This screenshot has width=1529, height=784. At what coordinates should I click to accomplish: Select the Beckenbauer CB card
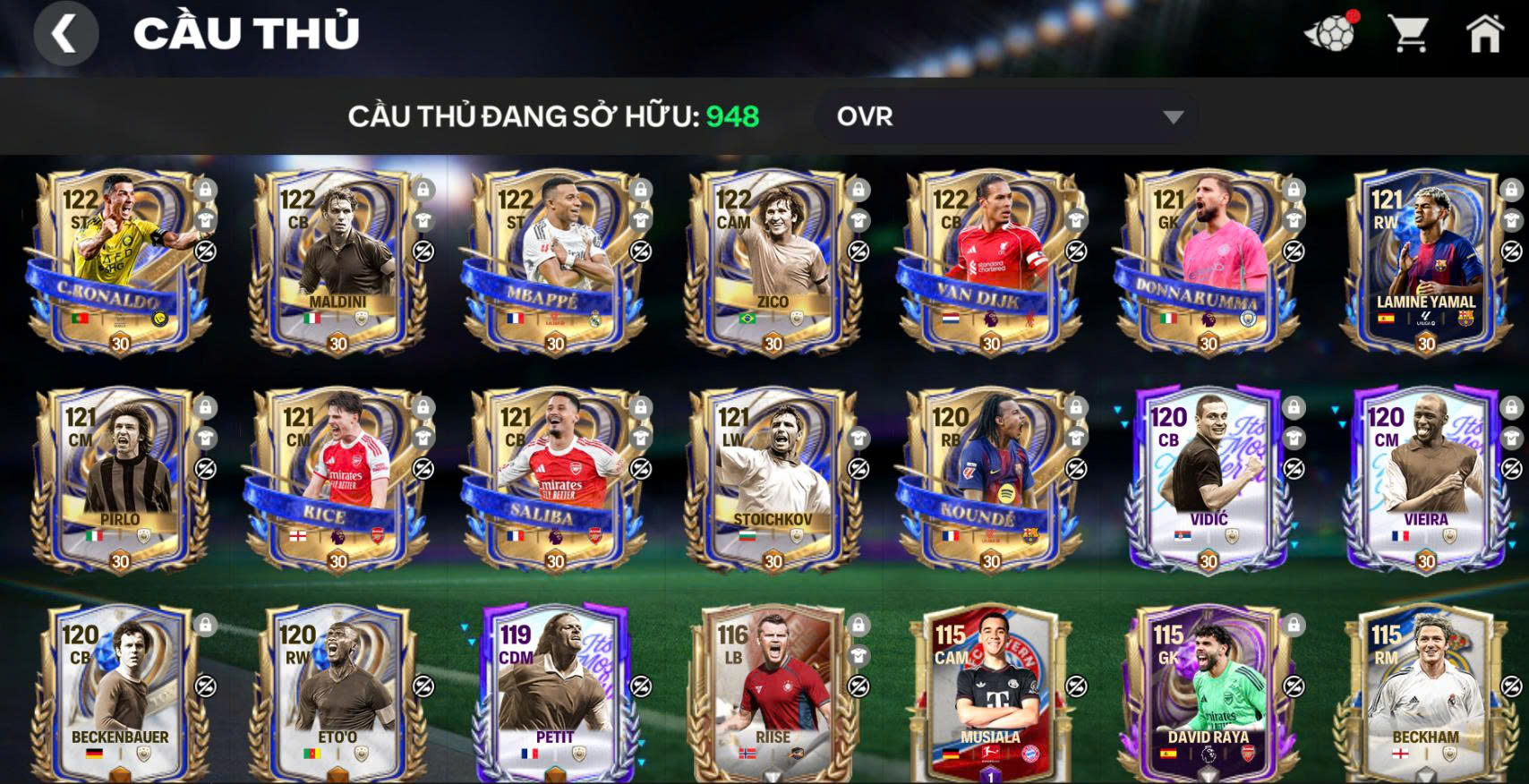[119, 694]
